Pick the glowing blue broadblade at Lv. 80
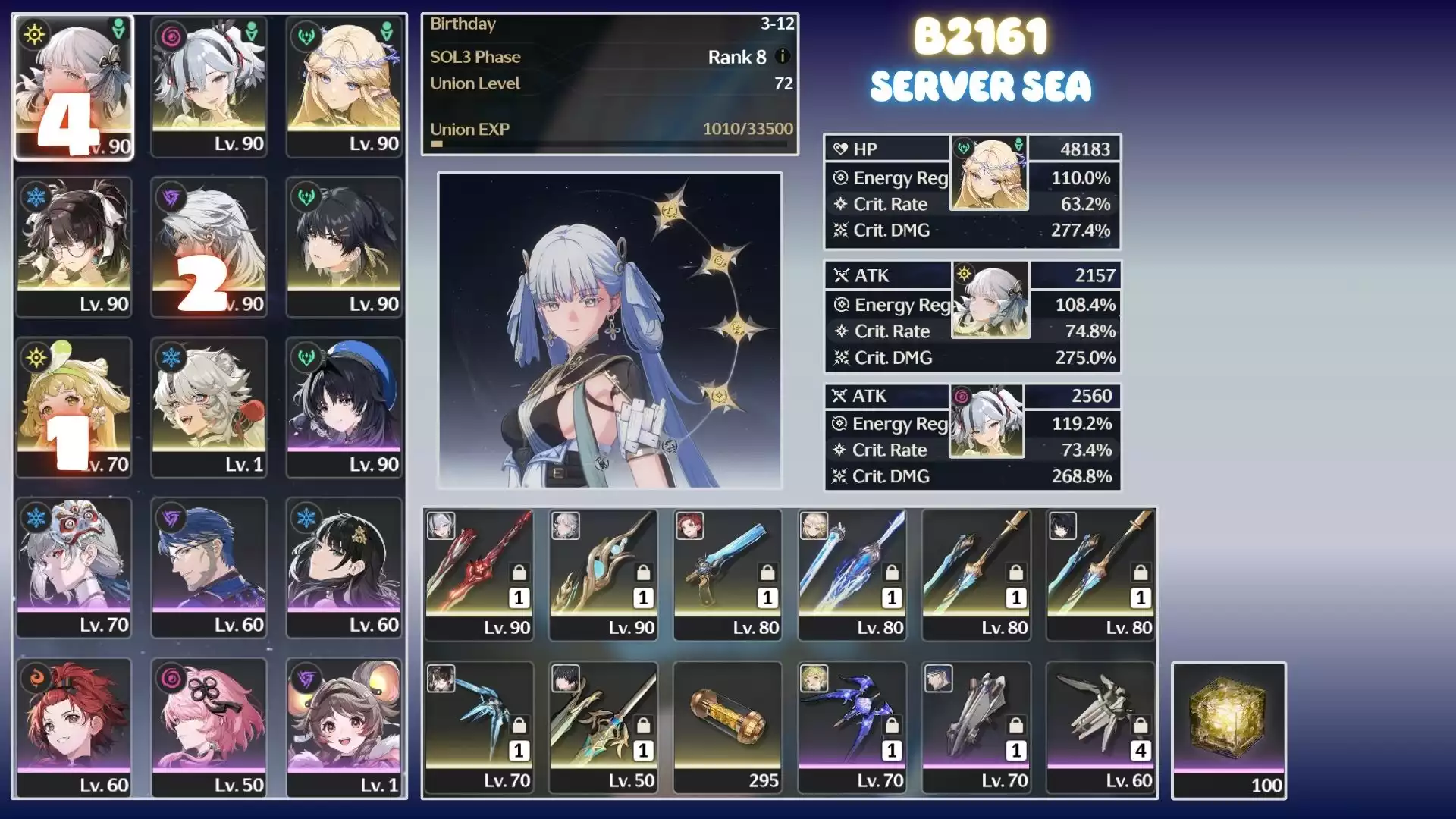 click(x=852, y=574)
